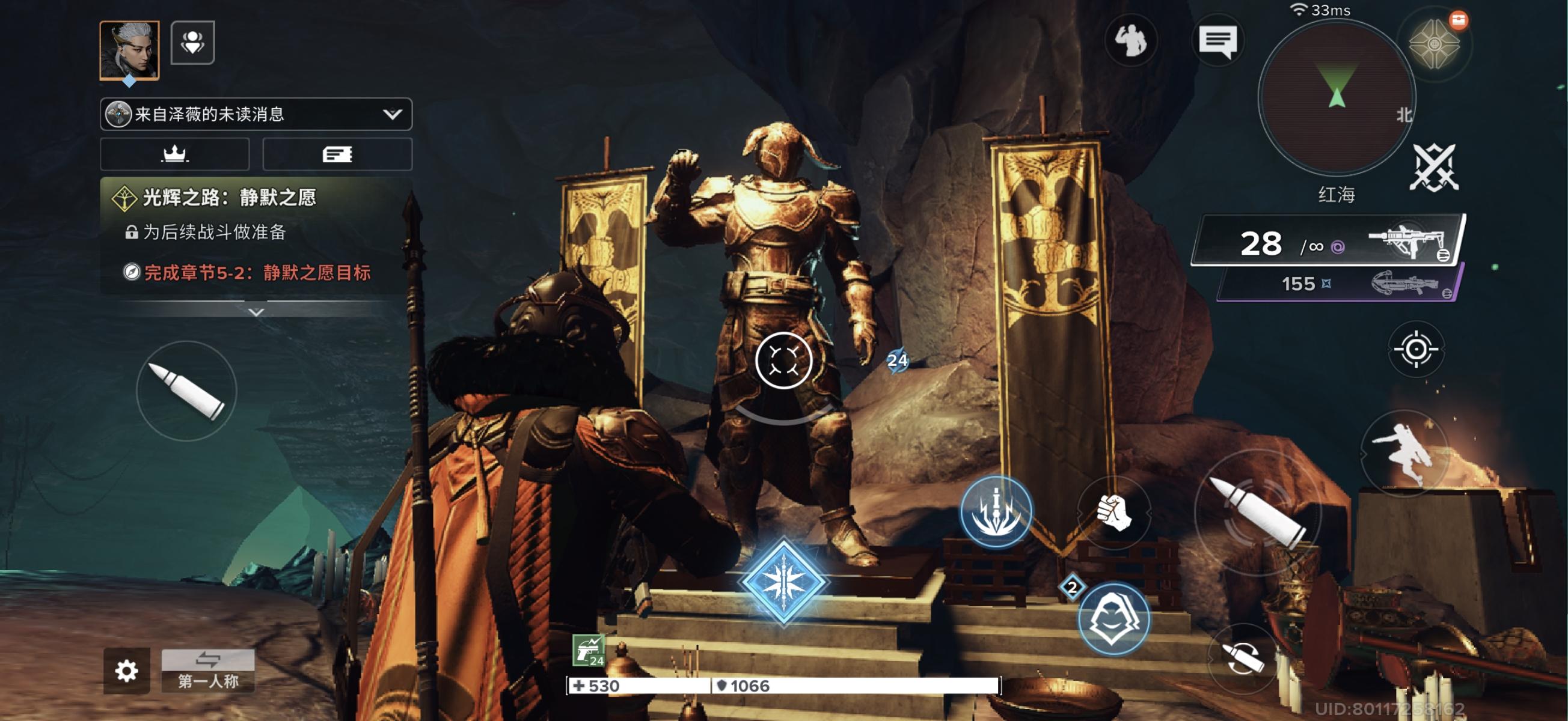The height and width of the screenshot is (721, 1568).
Task: Open the ghost menu icon with red badge
Action: [1435, 44]
